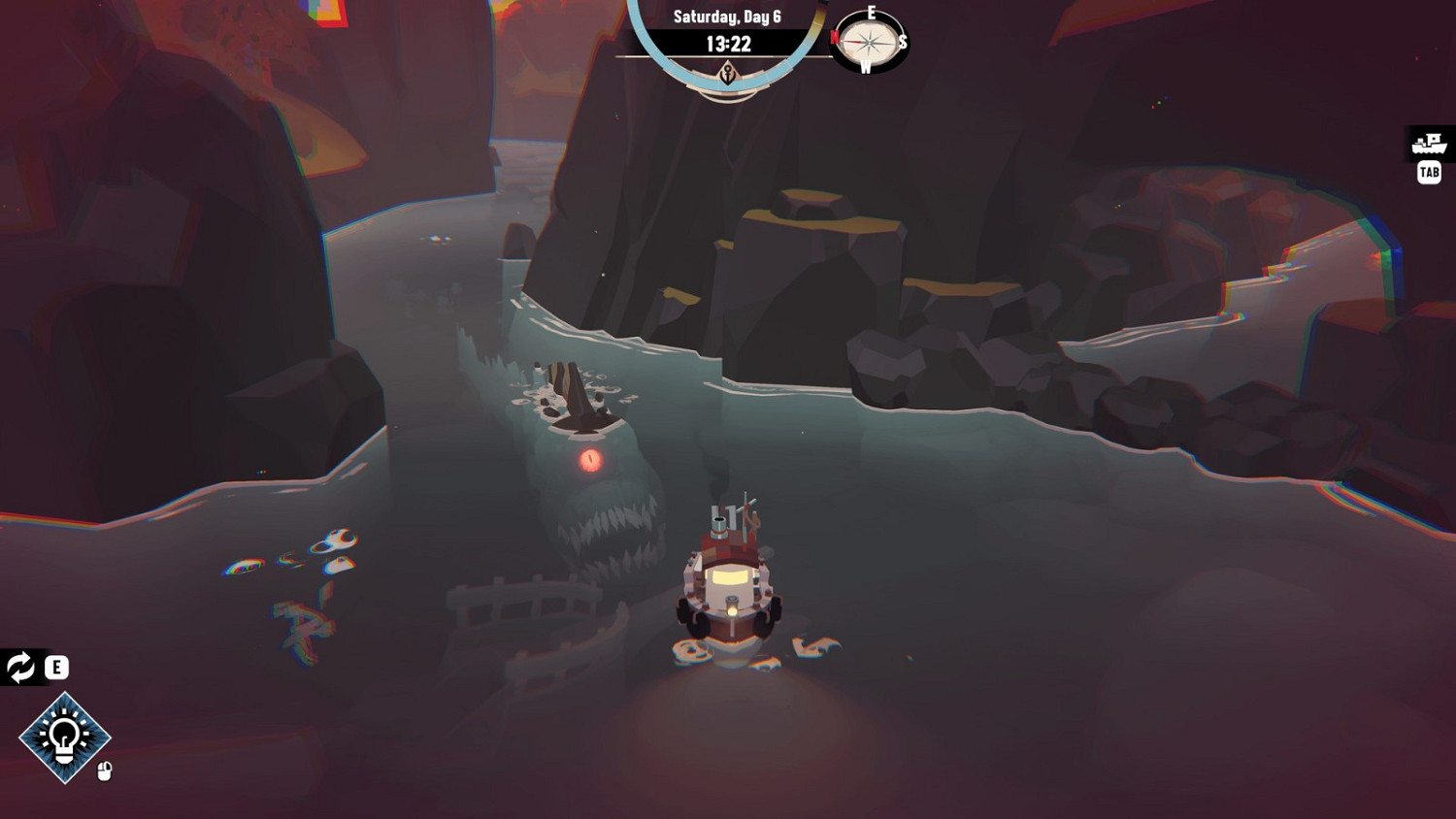
Task: Select the anchor emblem below the clock
Action: click(x=728, y=72)
